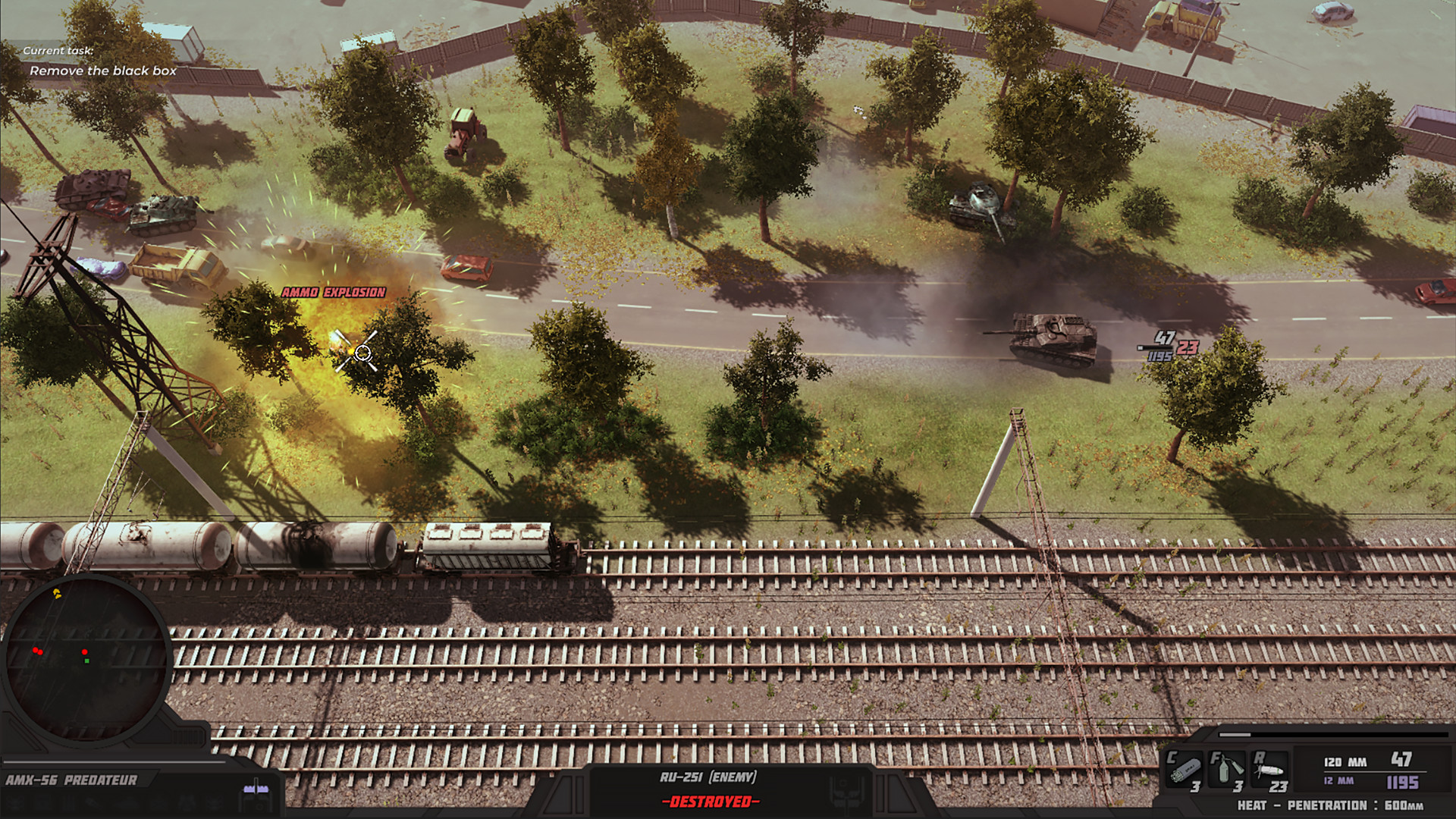Click the enemy tank silhouette beside the DESTROYED panel

pos(844,791)
